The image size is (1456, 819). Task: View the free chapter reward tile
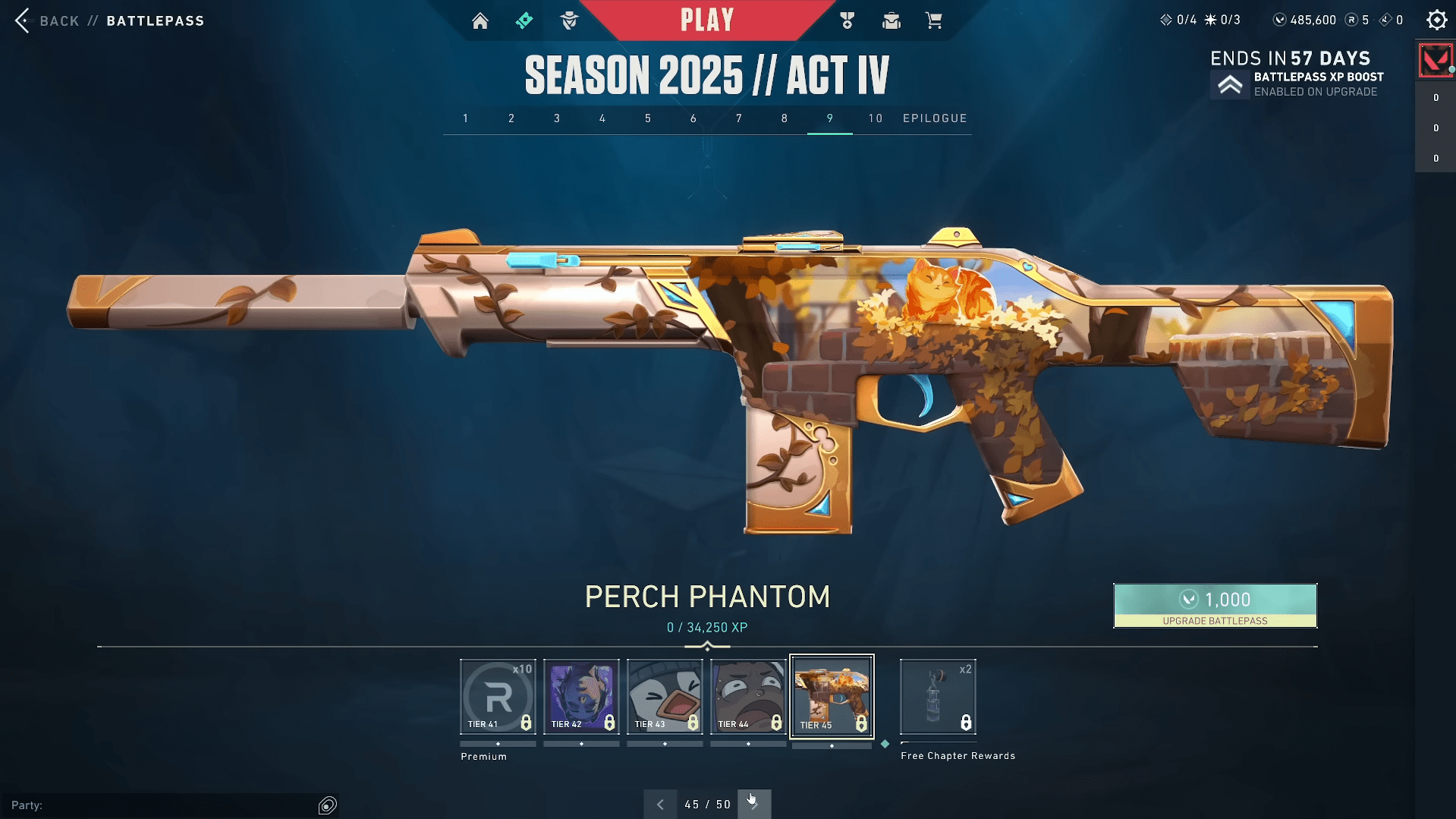point(938,697)
